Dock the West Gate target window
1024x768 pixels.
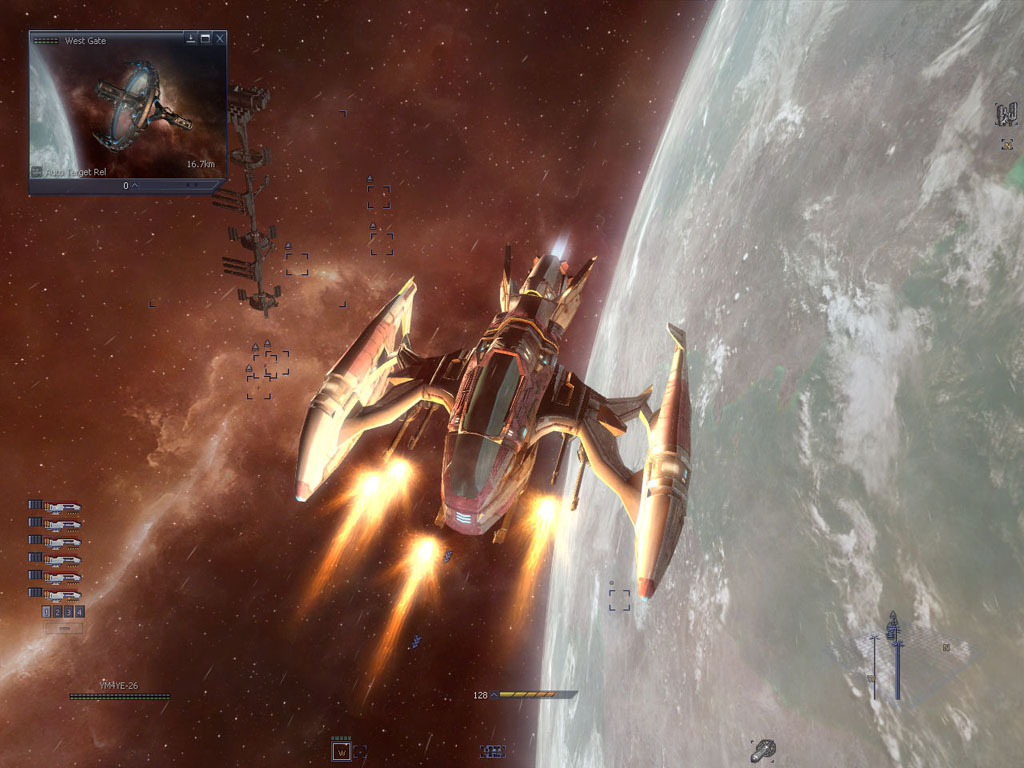click(x=191, y=39)
